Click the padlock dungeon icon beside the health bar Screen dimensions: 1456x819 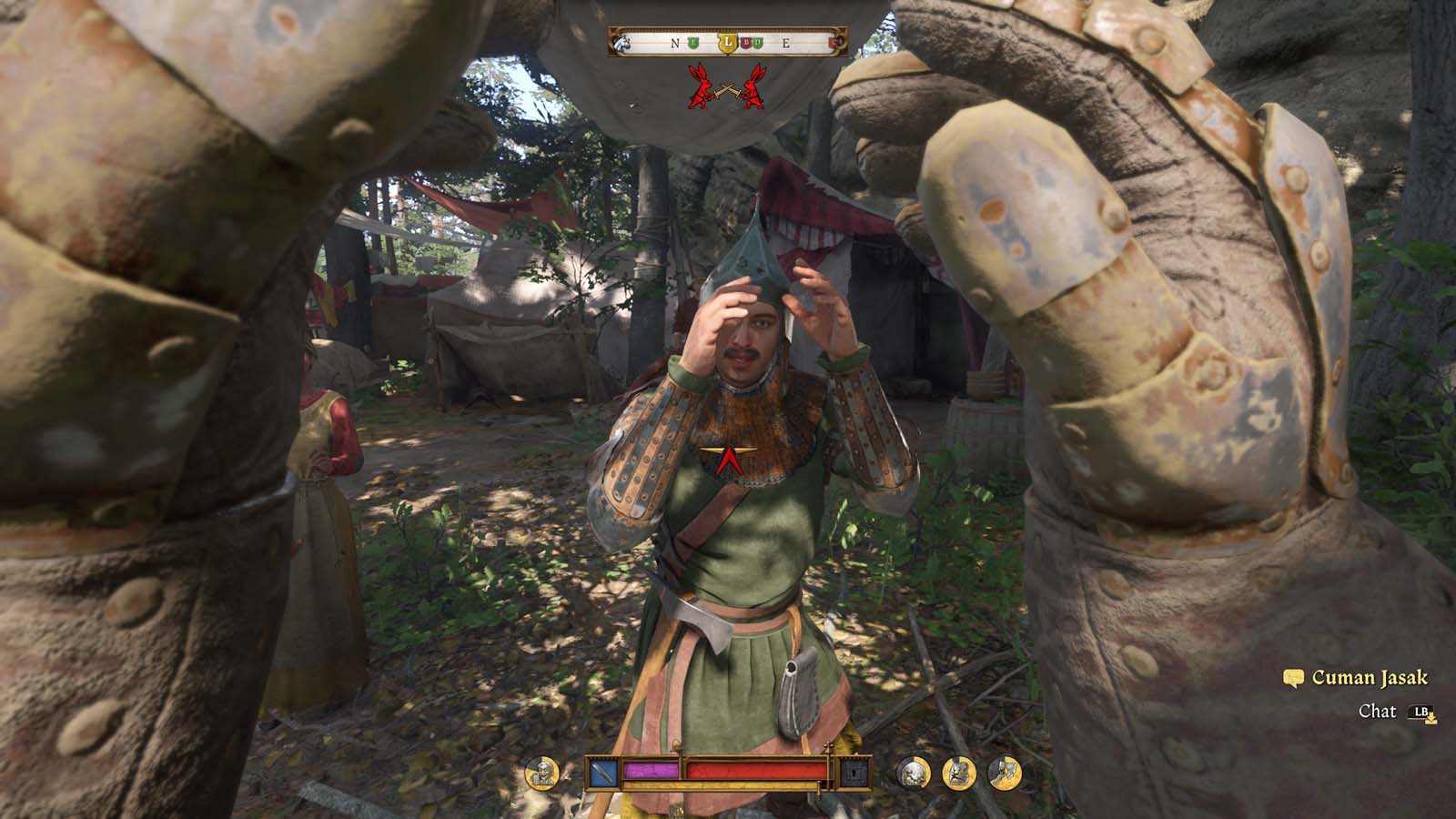coord(855,772)
